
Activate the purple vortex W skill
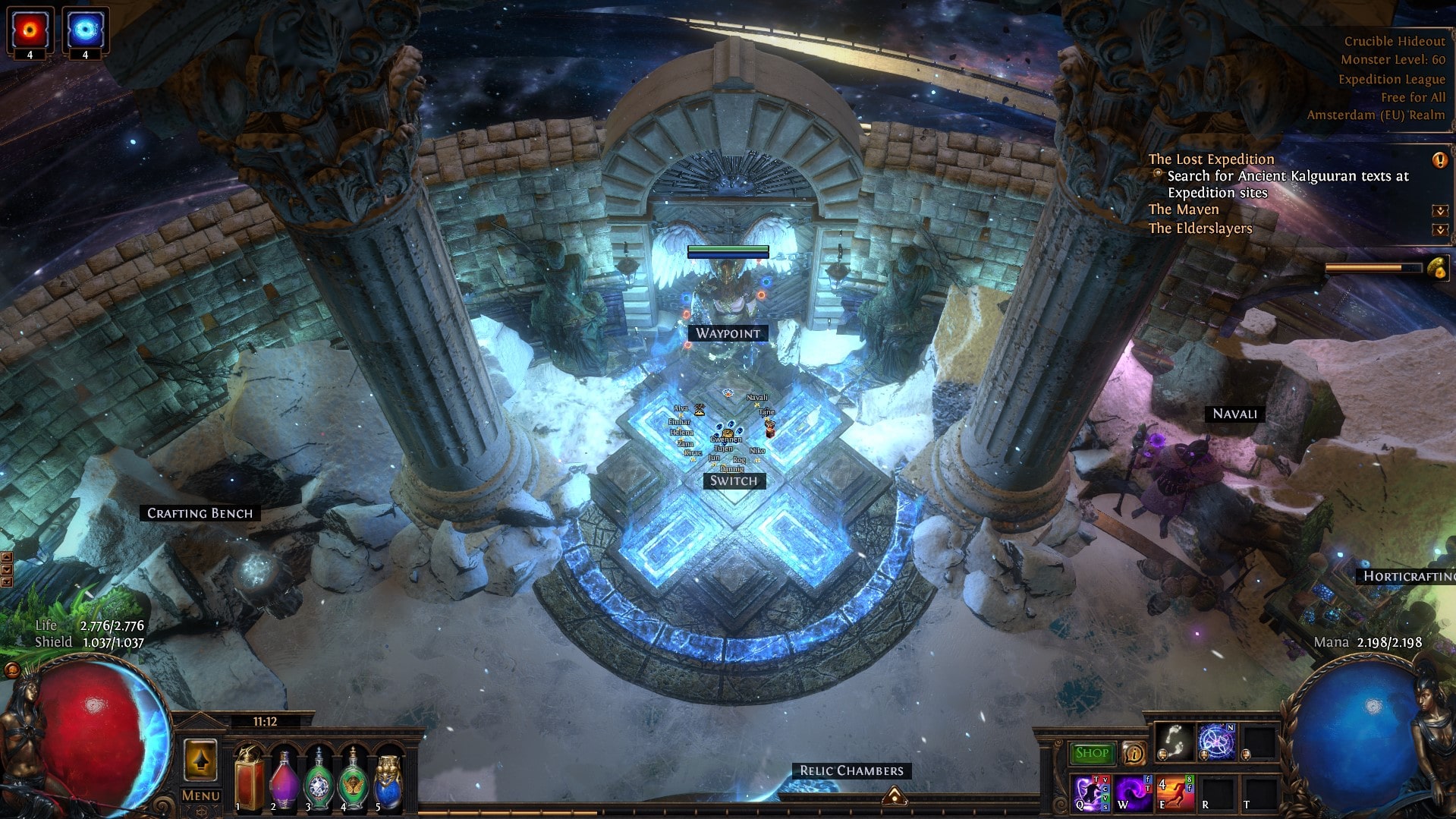click(x=1133, y=793)
